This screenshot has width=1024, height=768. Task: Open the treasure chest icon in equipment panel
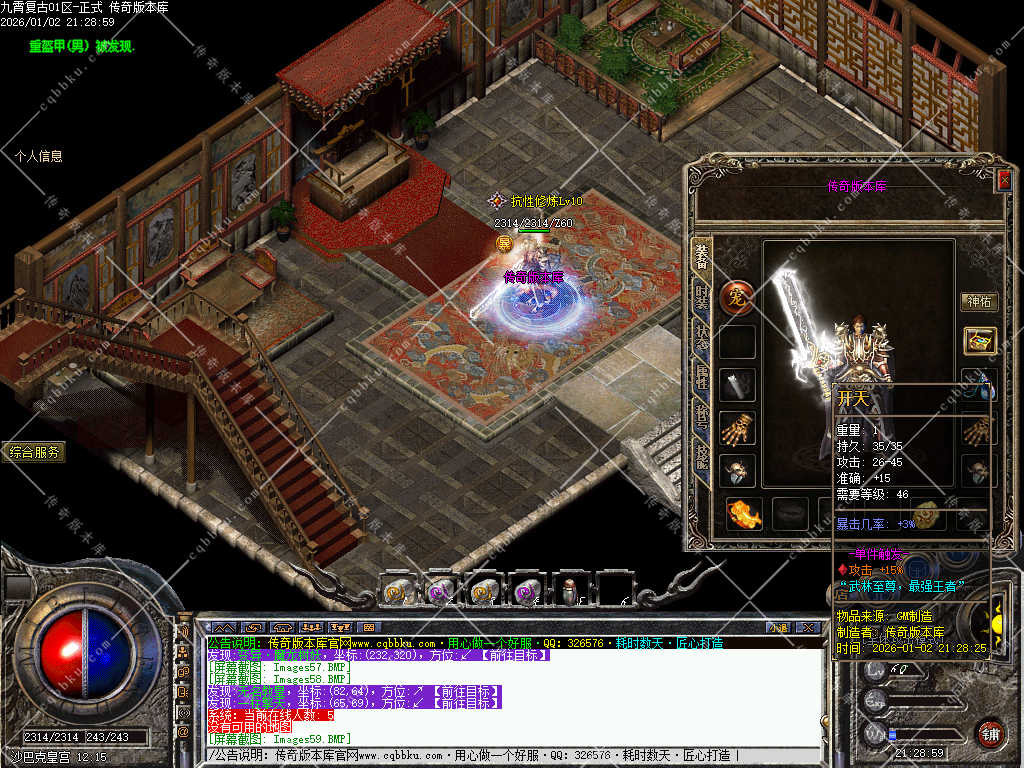(979, 341)
